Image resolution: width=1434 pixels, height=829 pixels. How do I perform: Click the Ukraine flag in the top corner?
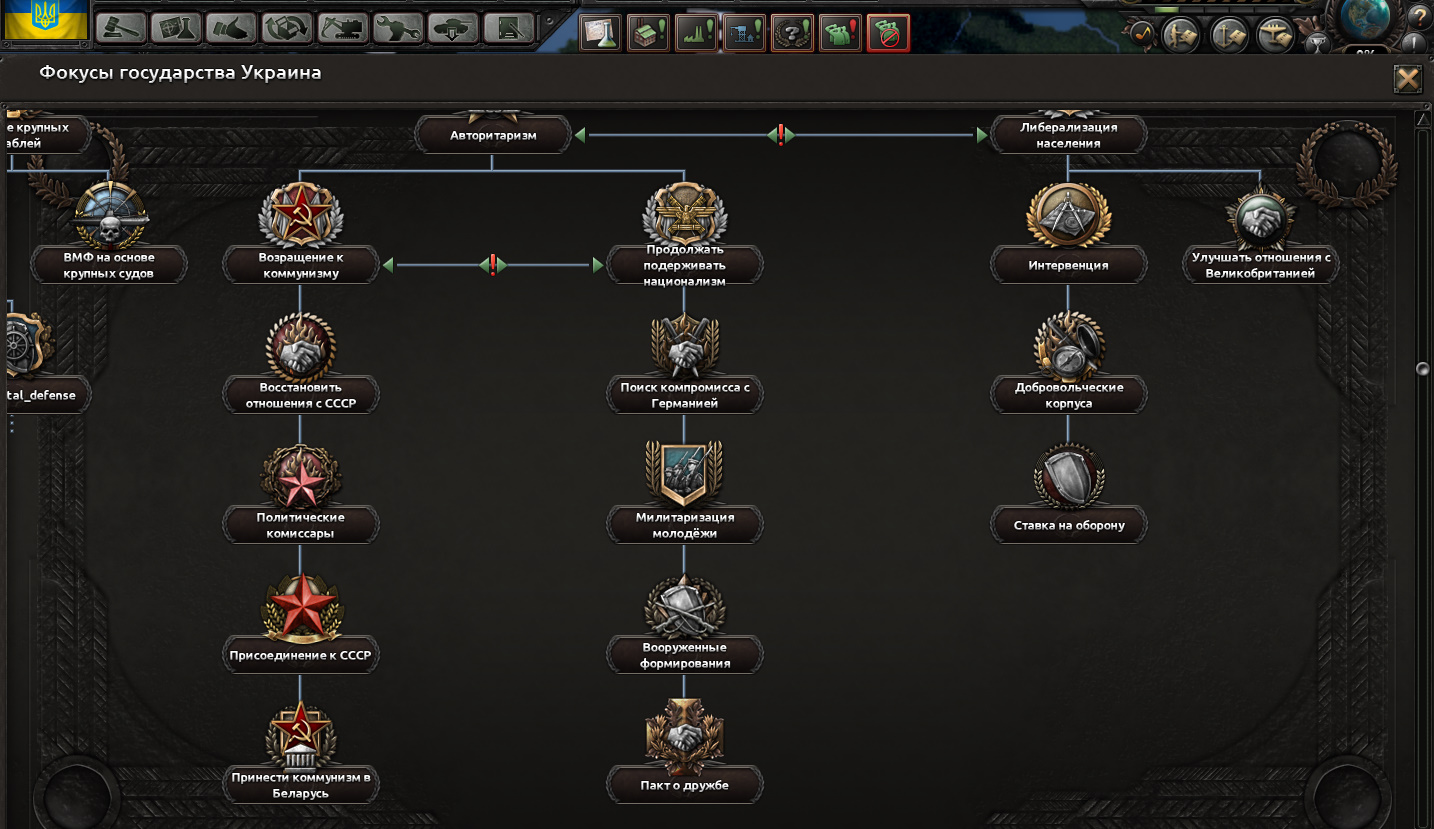[x=44, y=20]
